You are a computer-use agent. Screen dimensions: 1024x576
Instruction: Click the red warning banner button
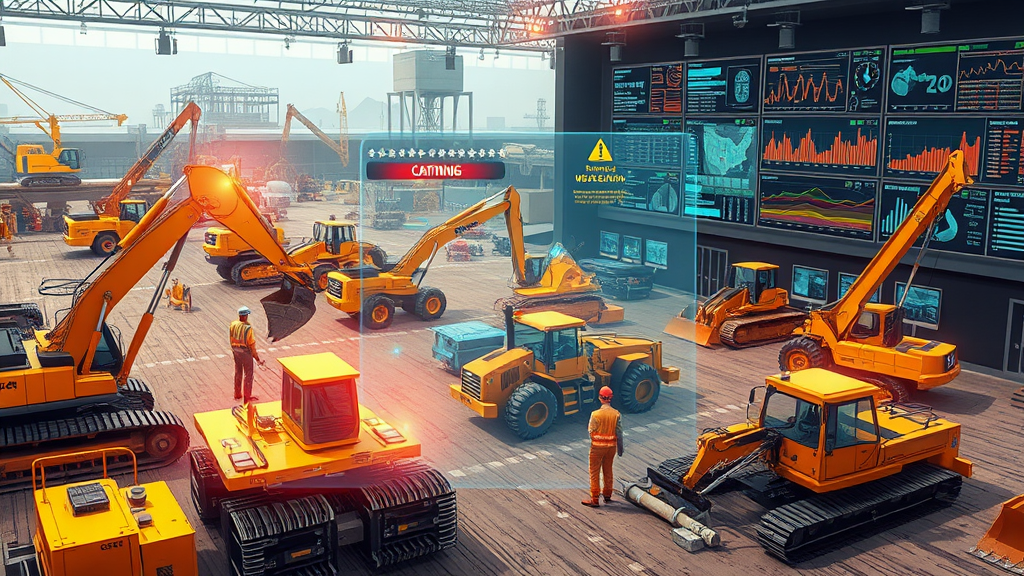tap(435, 170)
